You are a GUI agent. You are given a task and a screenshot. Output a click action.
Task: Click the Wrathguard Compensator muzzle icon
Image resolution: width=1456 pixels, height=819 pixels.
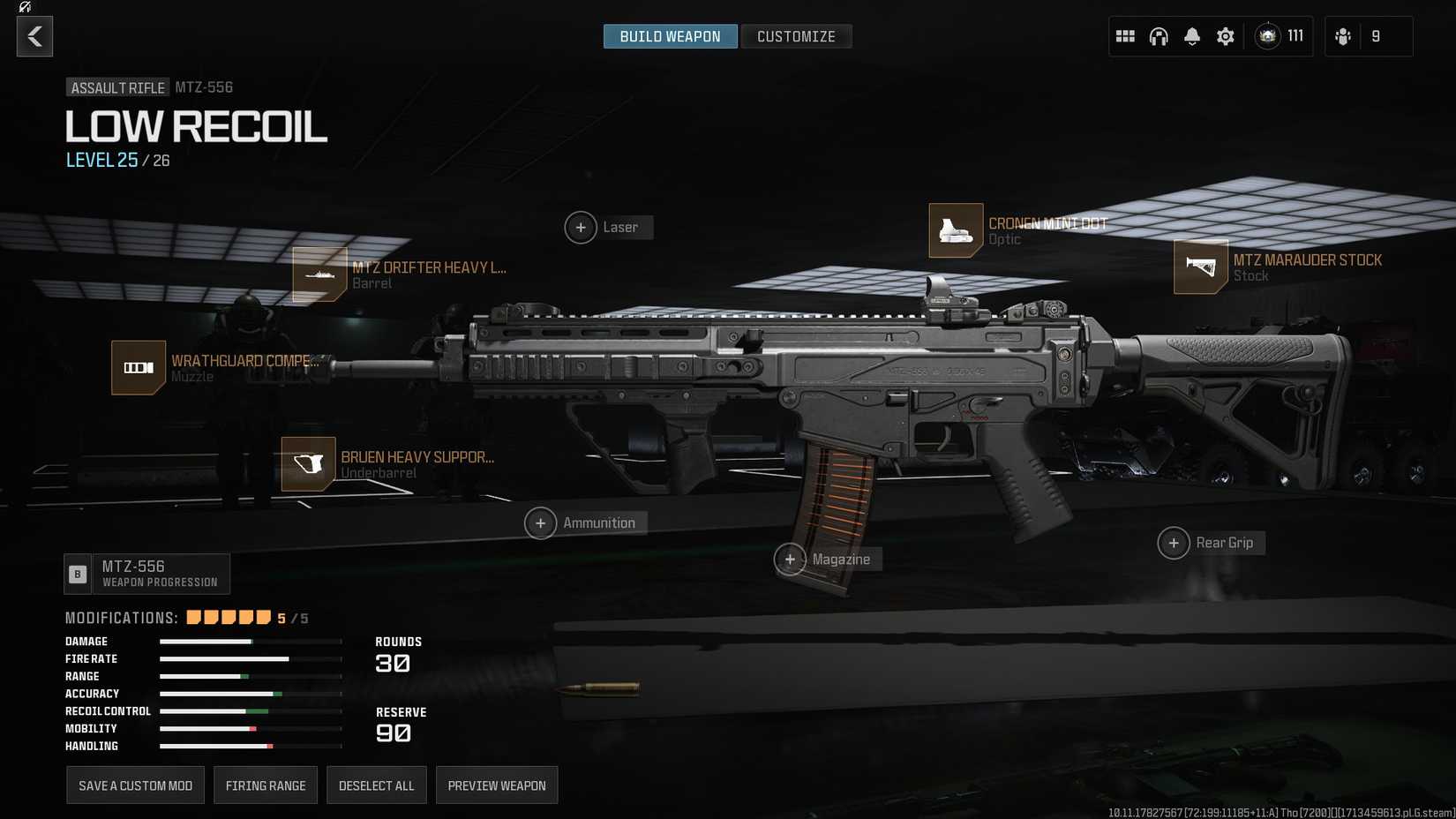[137, 367]
